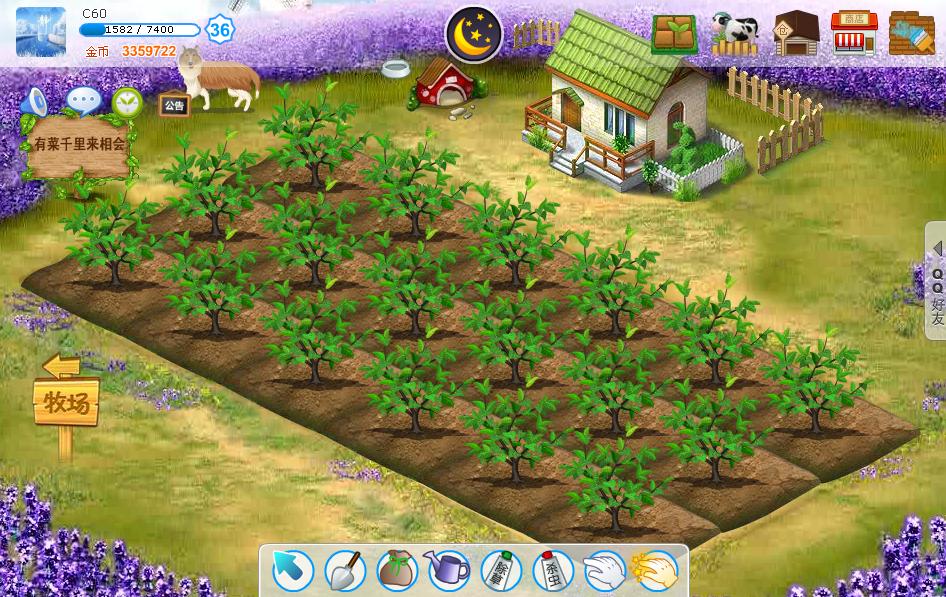
Task: Open the seed bag
Action: 397,571
